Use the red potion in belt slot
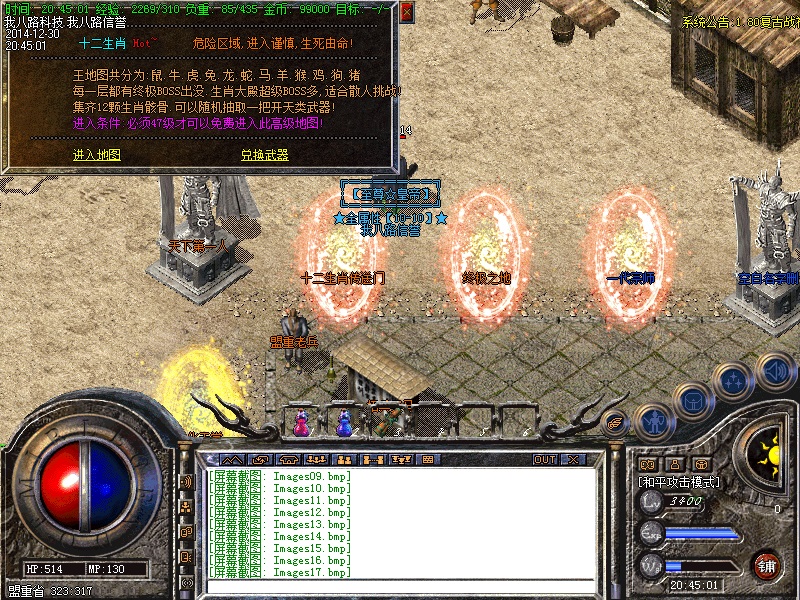The height and width of the screenshot is (600, 800). (x=300, y=424)
